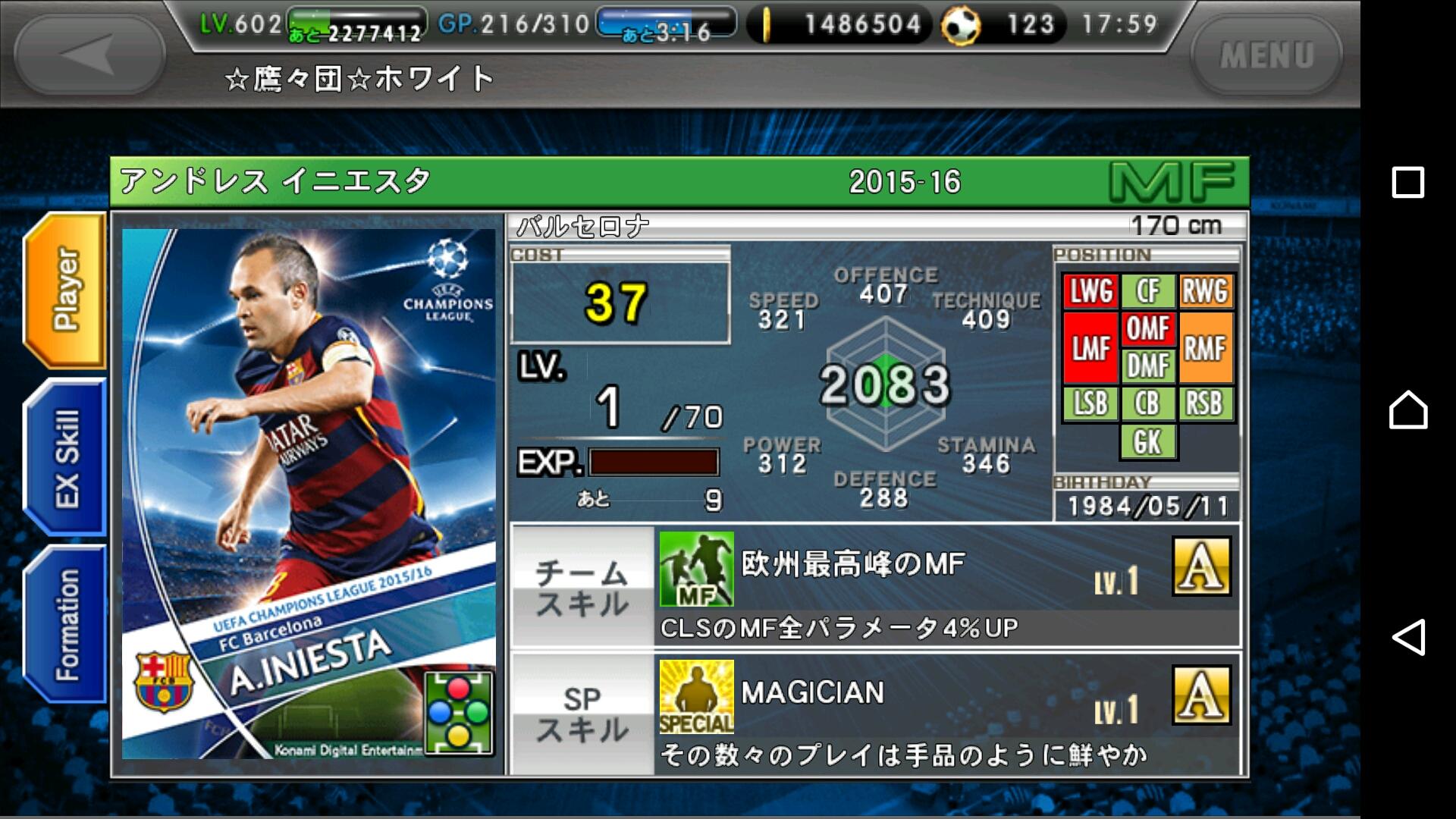Tap the soccer ball currency icon
Viewport: 1456px width, 819px height.
click(x=961, y=26)
